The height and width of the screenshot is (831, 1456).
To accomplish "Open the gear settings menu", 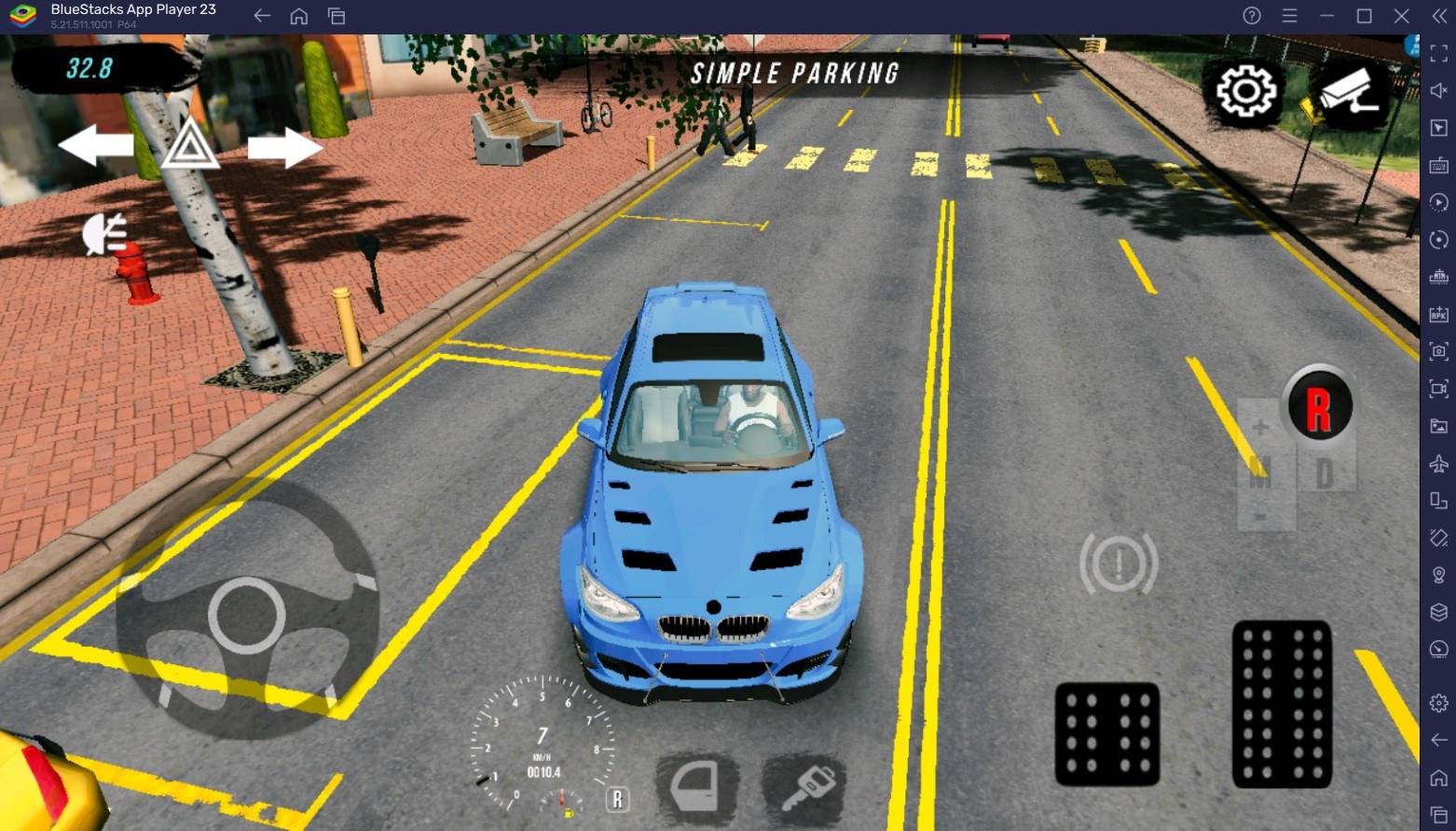I will click(x=1245, y=91).
